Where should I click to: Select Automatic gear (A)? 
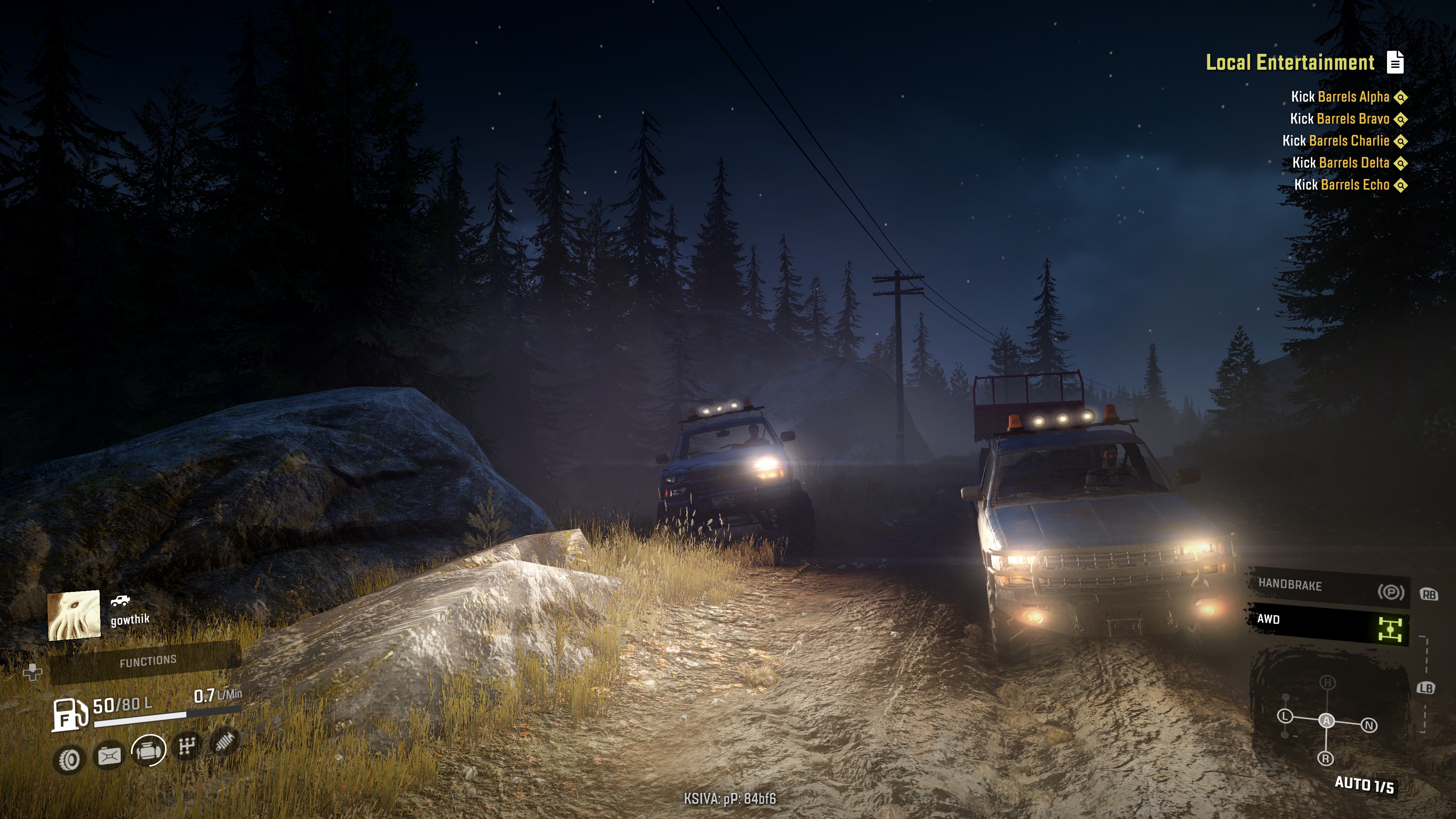point(1327,721)
